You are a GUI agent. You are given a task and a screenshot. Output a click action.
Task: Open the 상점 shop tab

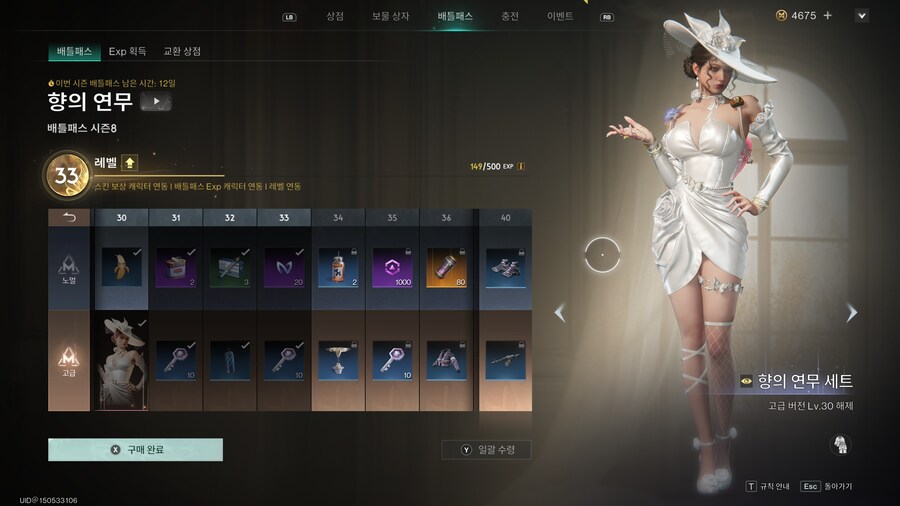coord(334,16)
